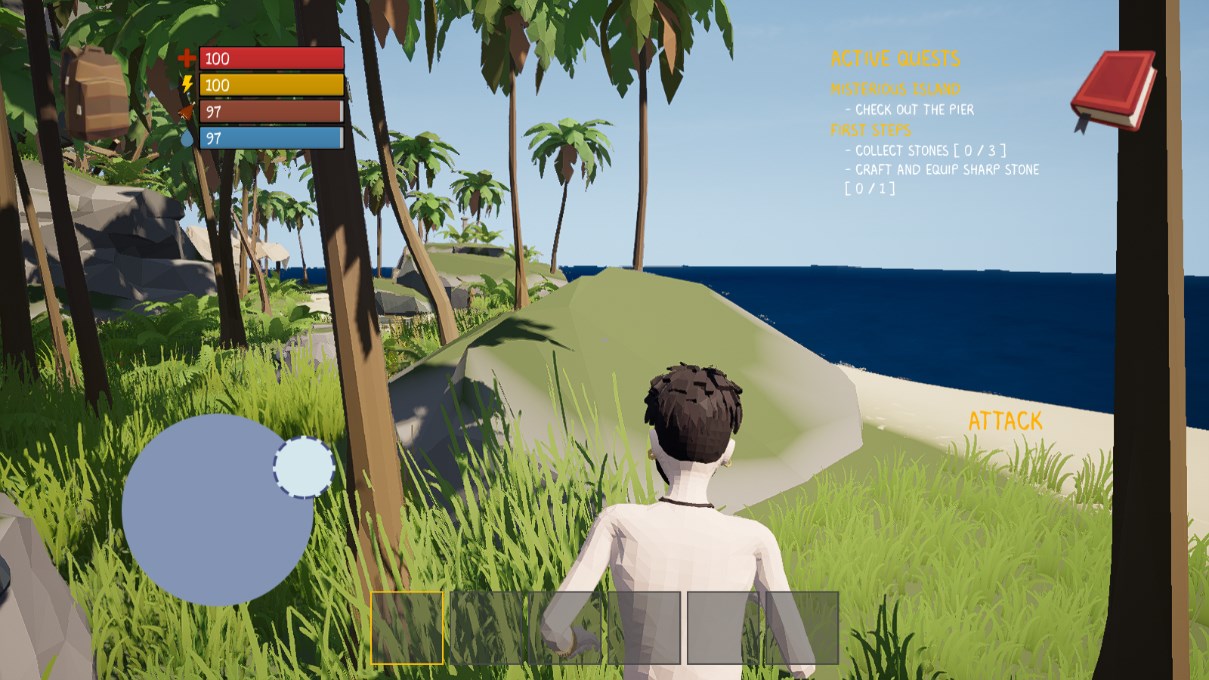Screen dimensions: 1209x680
Task: Open the red journal book
Action: pyautogui.click(x=1113, y=90)
